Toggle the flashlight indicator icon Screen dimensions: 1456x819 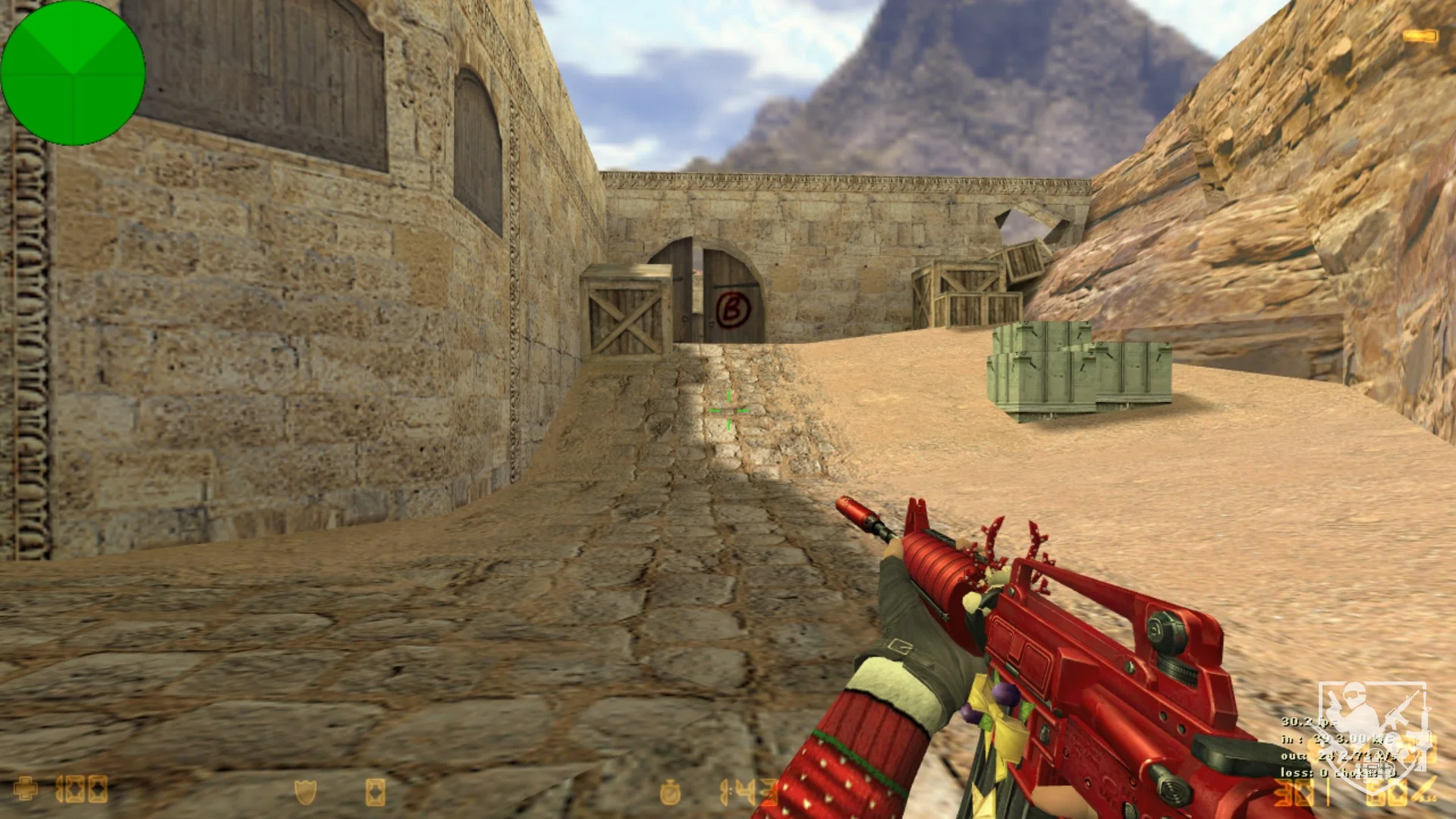[1420, 36]
